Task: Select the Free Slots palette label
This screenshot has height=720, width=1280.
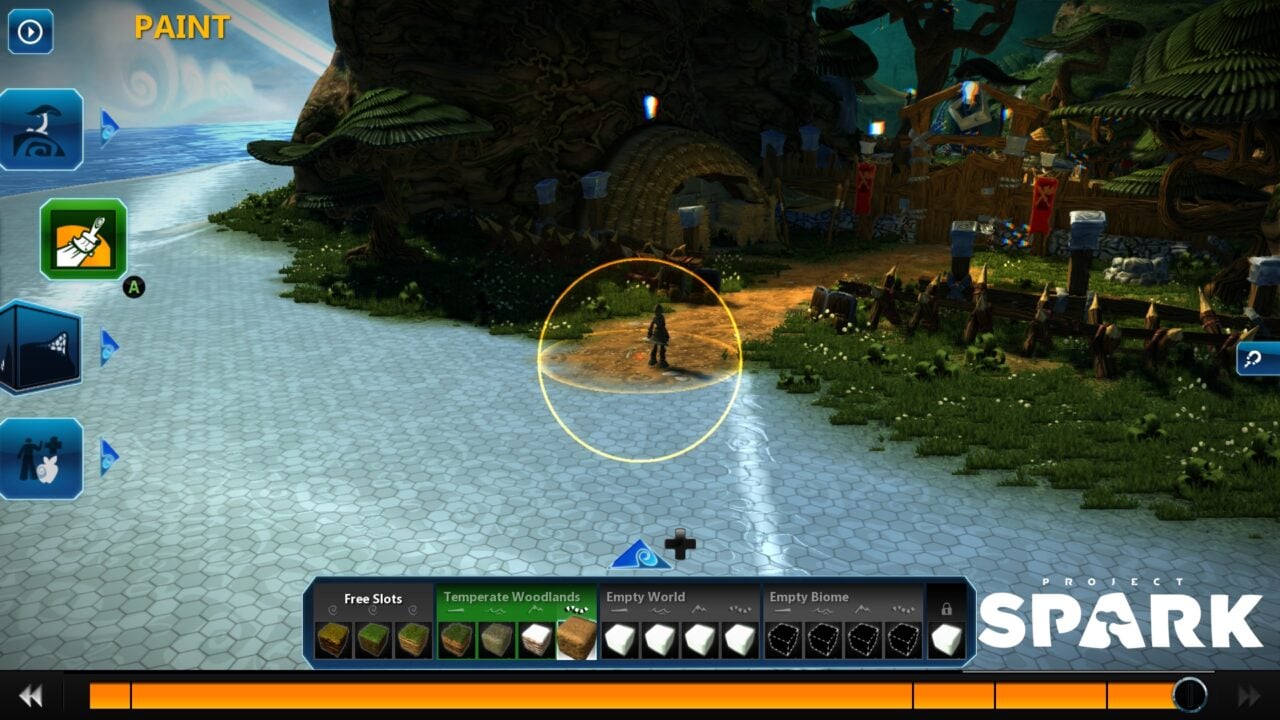Action: click(374, 598)
